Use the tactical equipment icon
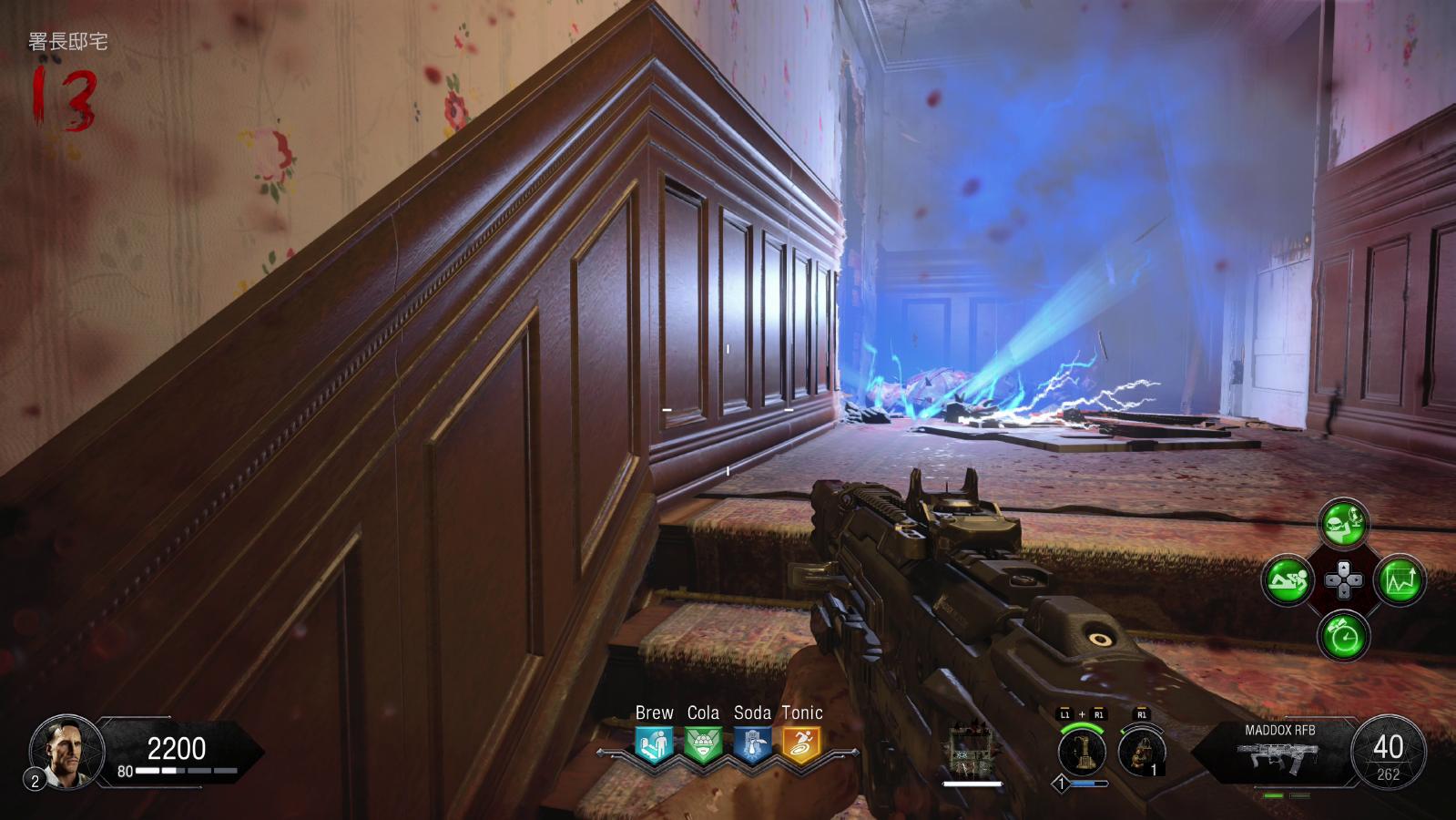The width and height of the screenshot is (1456, 820). click(1141, 753)
